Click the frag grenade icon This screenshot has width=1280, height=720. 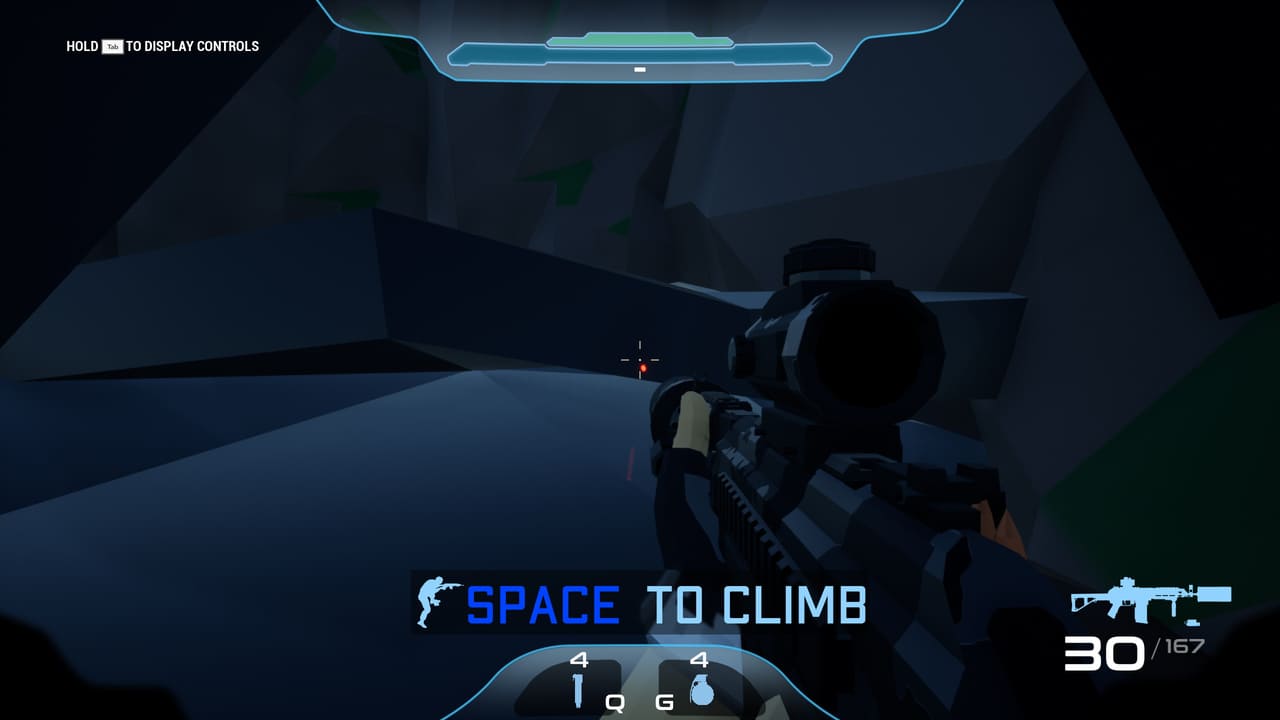pyautogui.click(x=702, y=689)
